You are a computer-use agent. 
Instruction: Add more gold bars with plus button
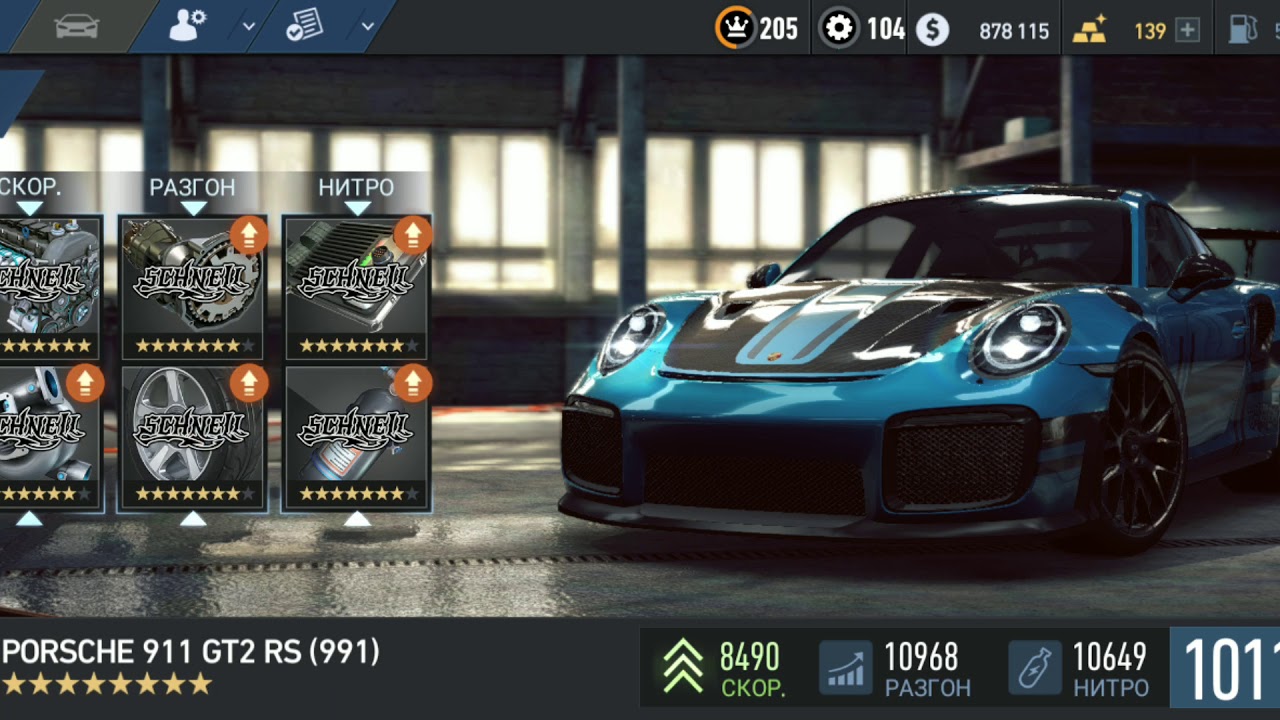(x=1187, y=30)
